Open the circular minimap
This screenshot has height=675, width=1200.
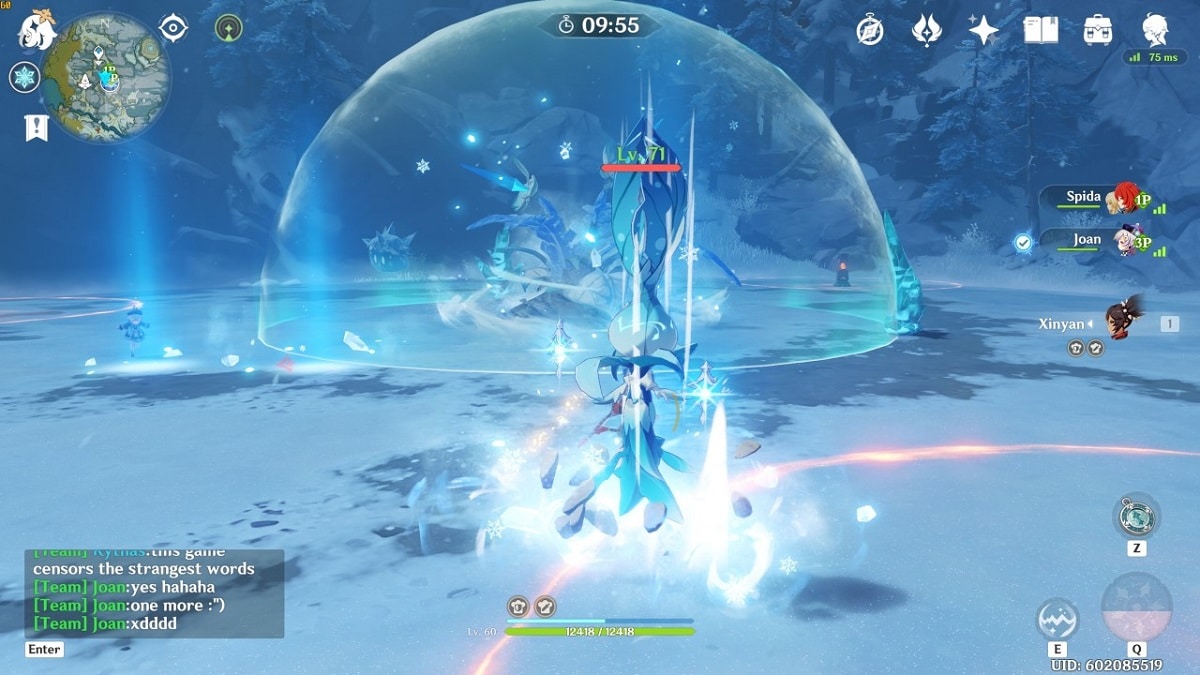pos(107,77)
